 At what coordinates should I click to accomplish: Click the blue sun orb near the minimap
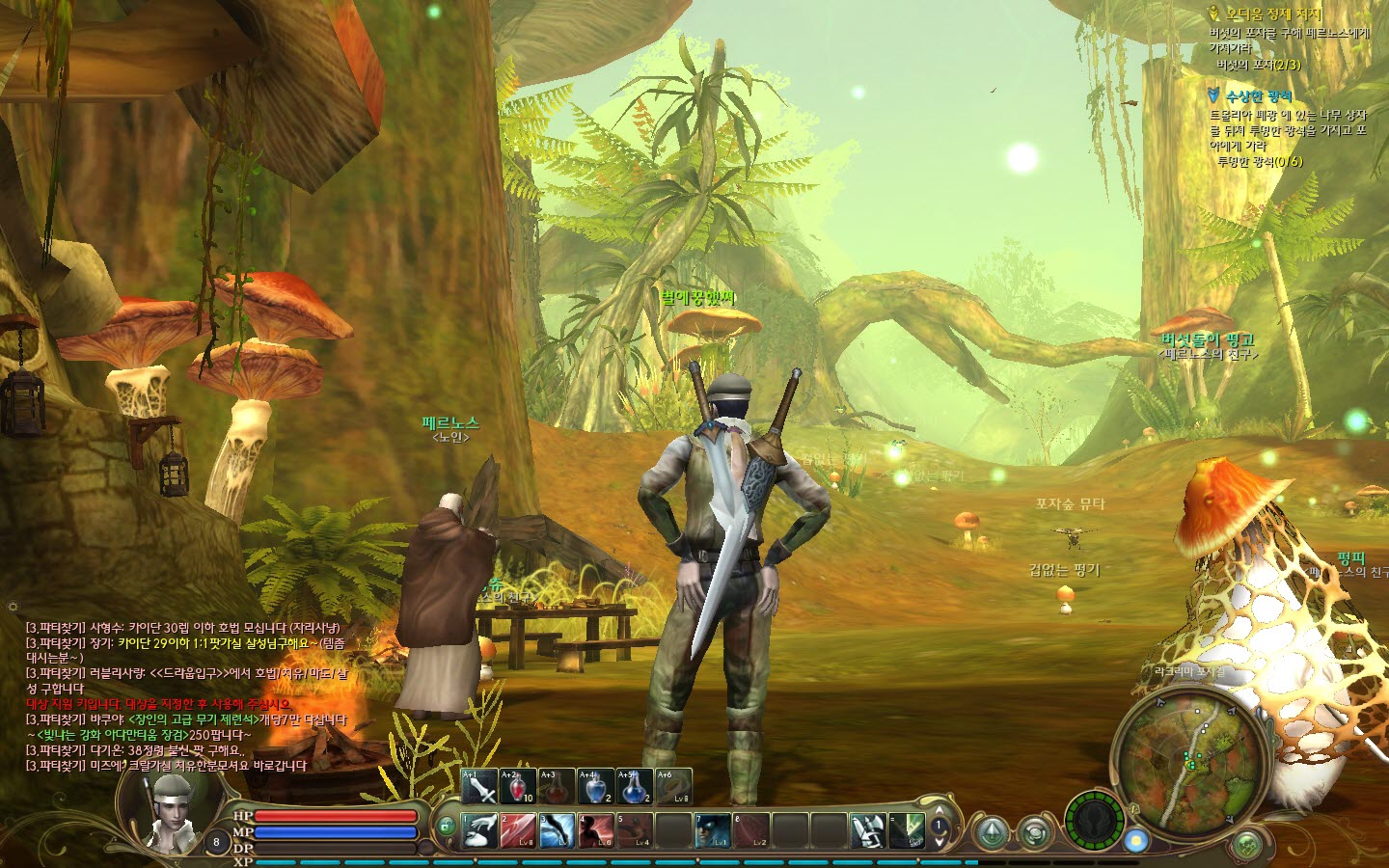[x=1136, y=839]
